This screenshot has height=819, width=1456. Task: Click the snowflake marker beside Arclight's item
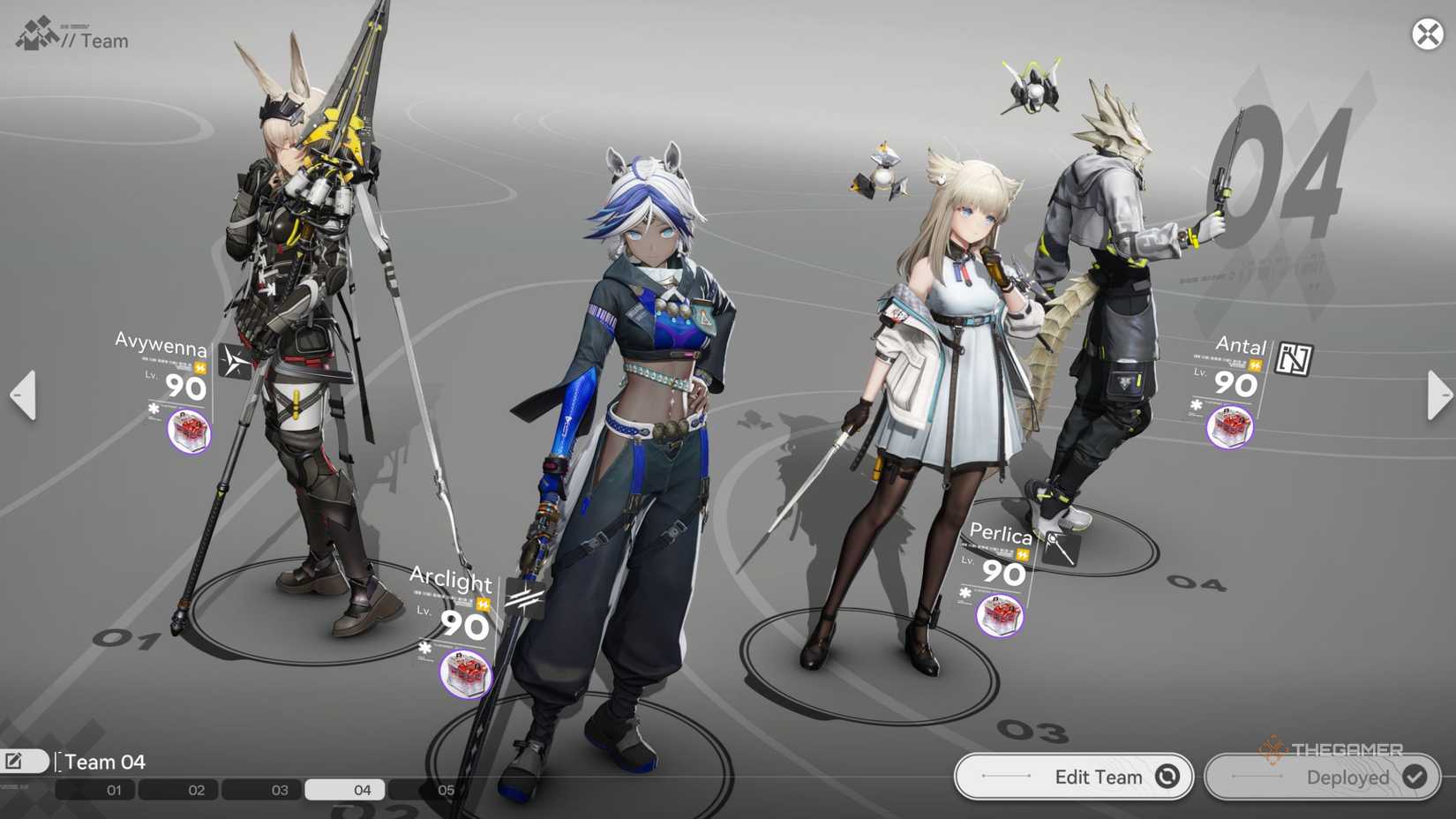tap(424, 647)
